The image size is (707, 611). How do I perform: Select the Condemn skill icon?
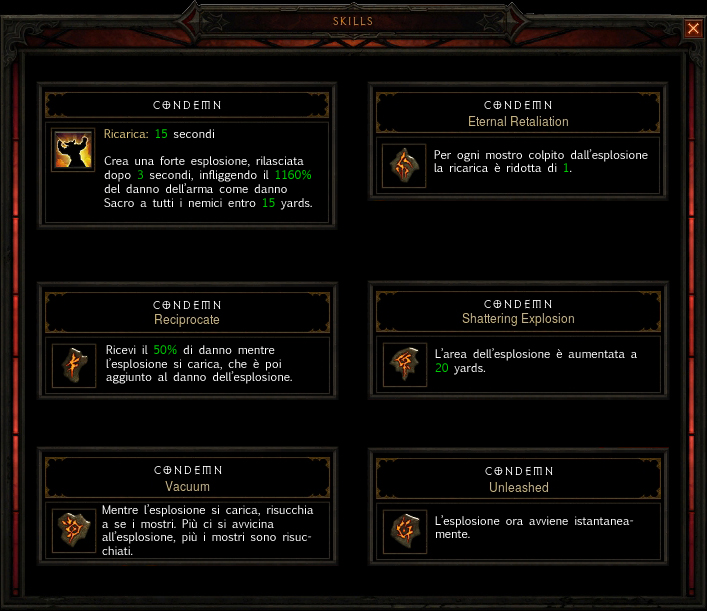coord(73,151)
